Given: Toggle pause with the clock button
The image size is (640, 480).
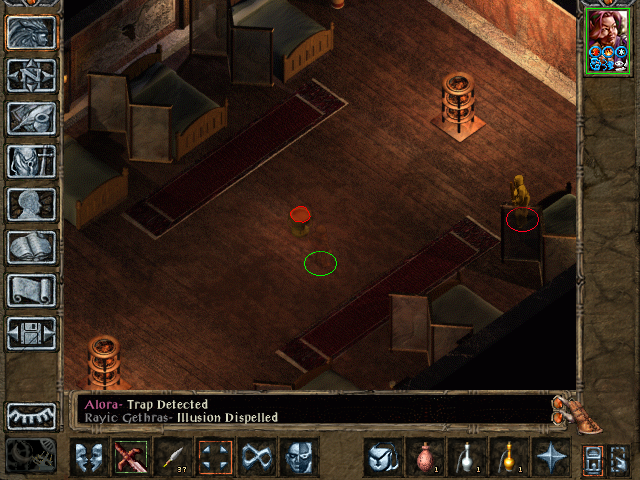Looking at the screenshot, I should coord(31,455).
